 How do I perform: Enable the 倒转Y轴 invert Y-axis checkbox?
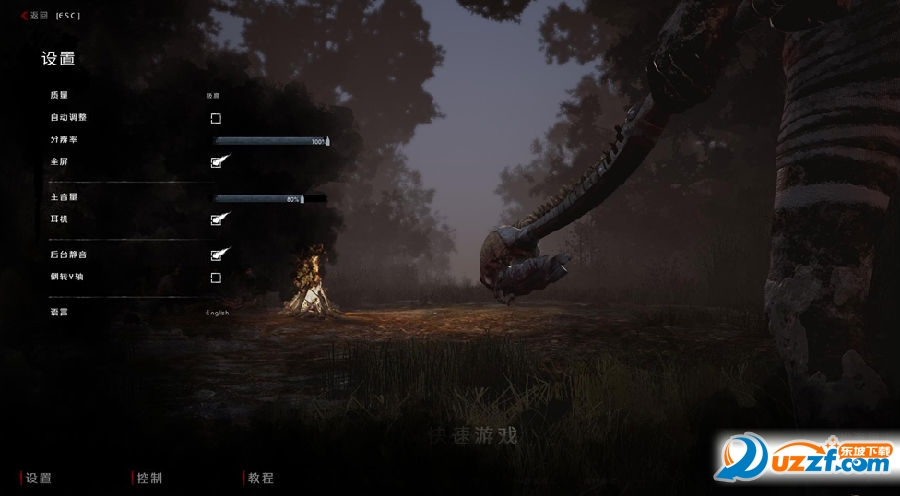[215, 277]
